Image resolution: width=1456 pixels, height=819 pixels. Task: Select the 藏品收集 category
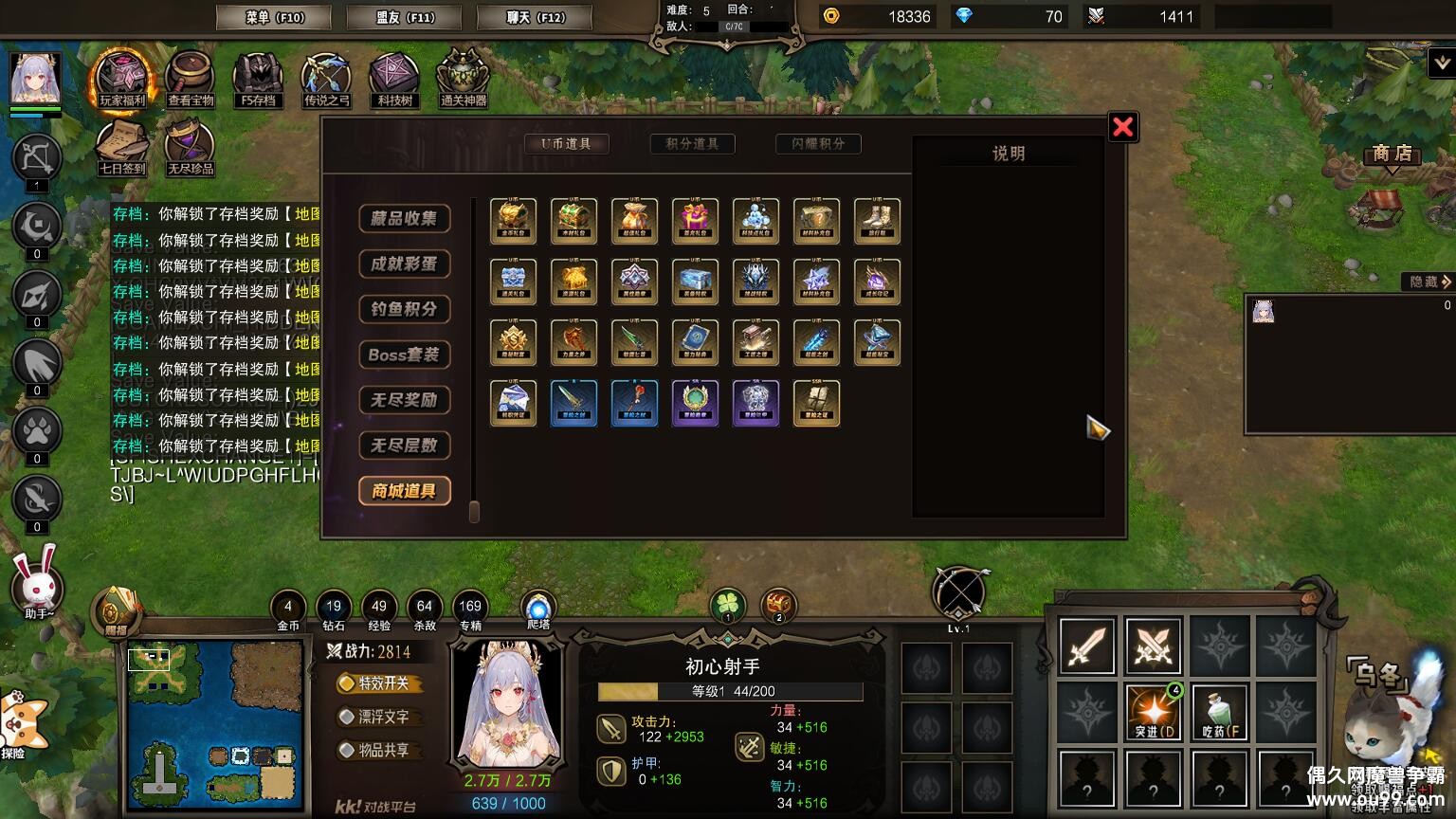404,218
